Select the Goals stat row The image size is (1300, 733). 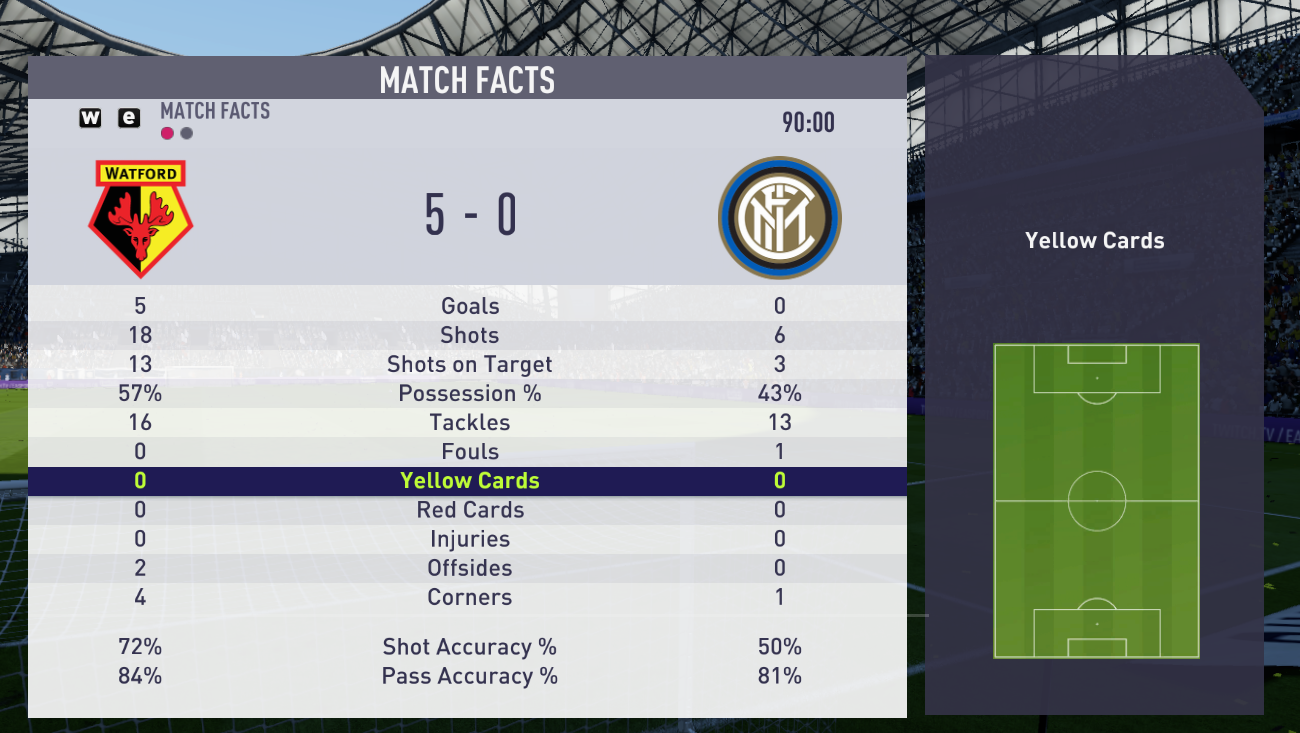[x=469, y=306]
